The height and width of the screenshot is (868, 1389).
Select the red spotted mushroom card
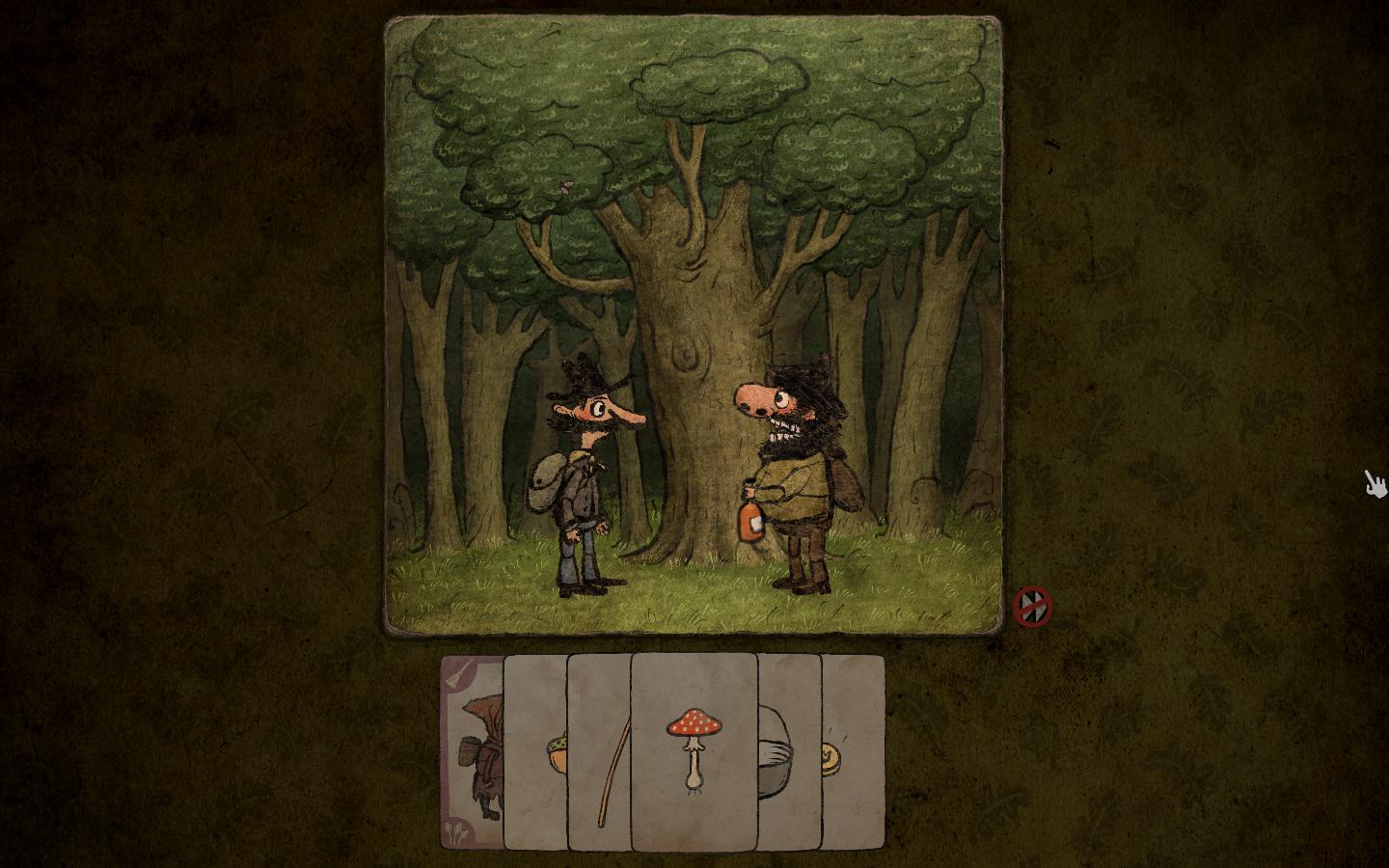pos(694,750)
